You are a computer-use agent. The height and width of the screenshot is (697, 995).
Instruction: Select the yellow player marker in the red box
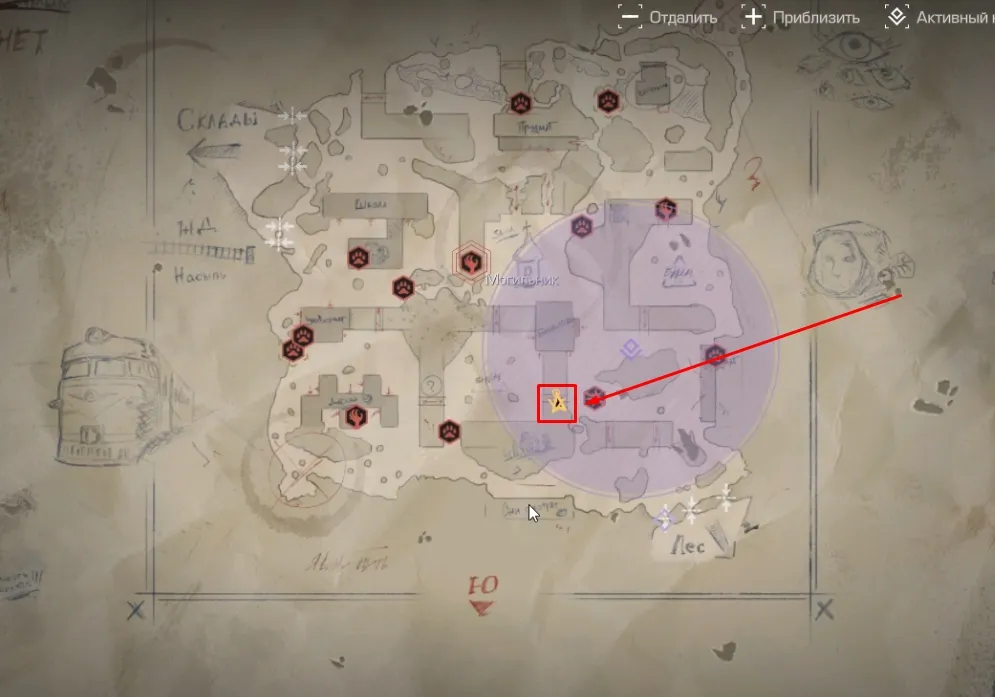tap(558, 403)
